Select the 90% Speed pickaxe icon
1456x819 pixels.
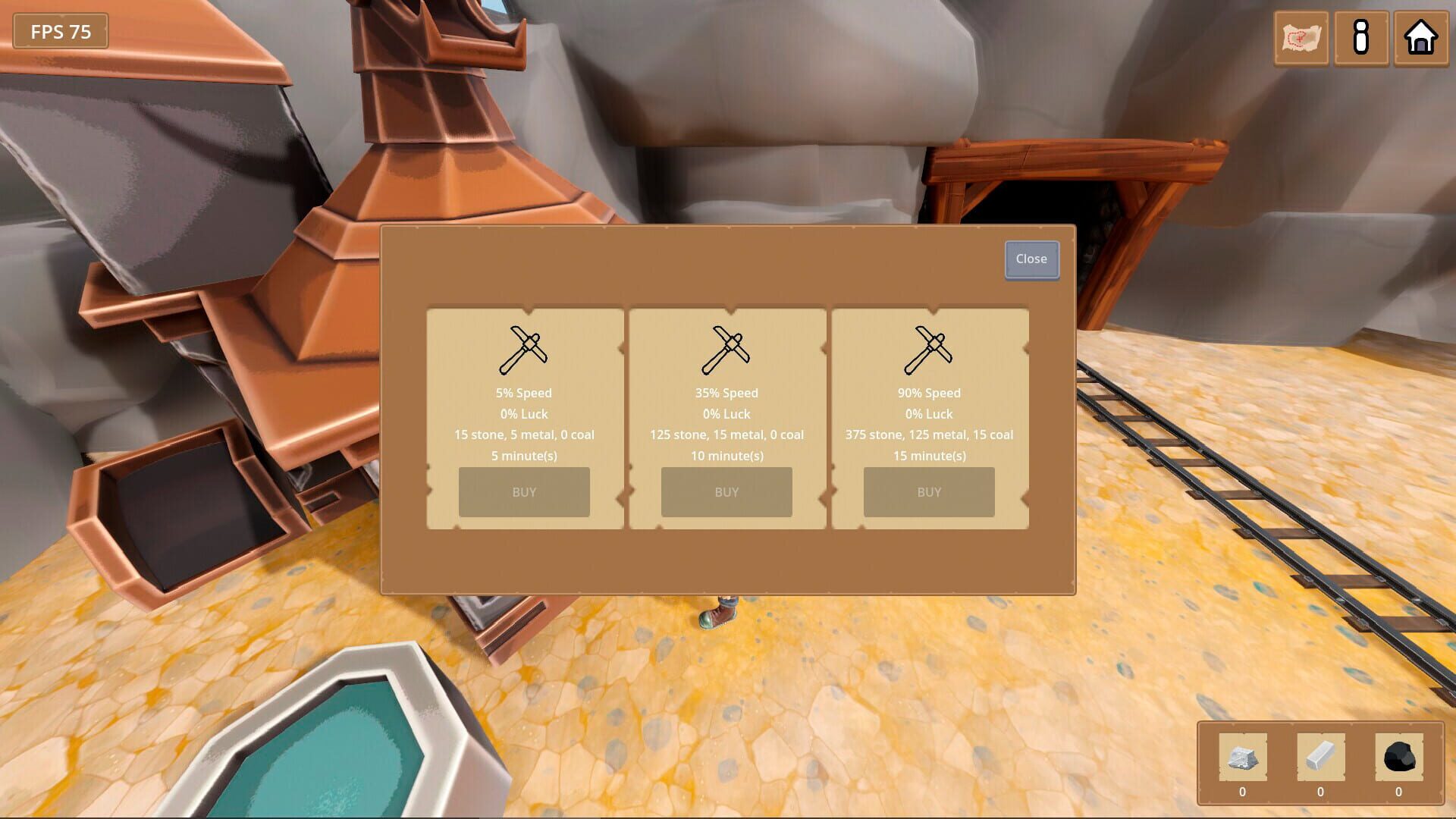(x=929, y=349)
